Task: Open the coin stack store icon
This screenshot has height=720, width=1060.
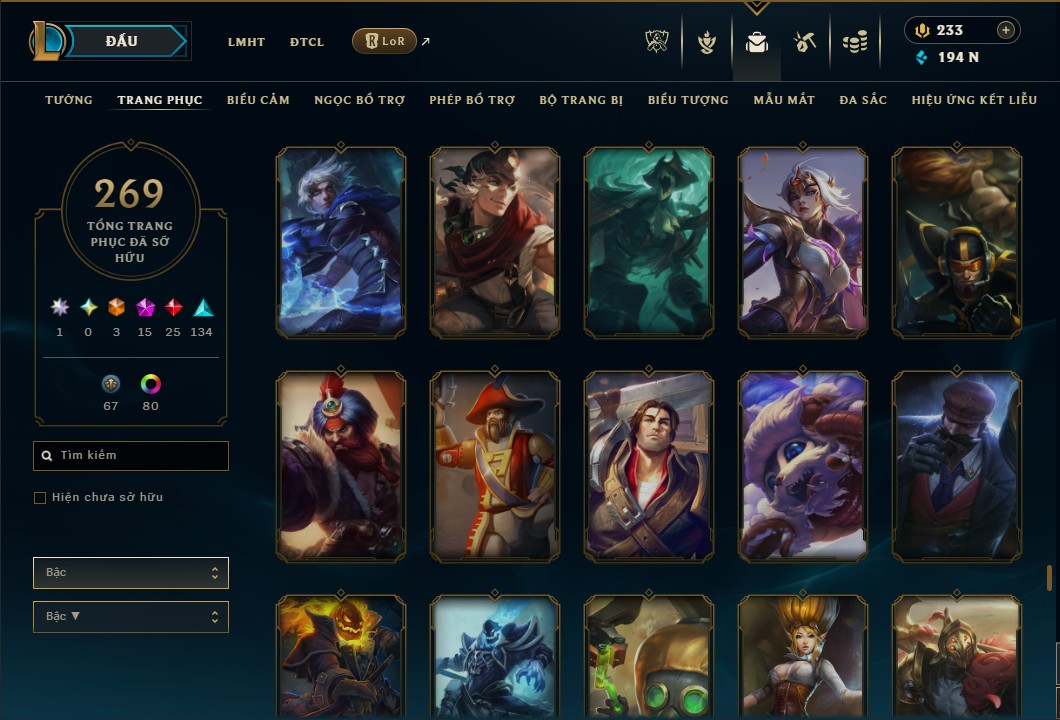Action: (854, 42)
